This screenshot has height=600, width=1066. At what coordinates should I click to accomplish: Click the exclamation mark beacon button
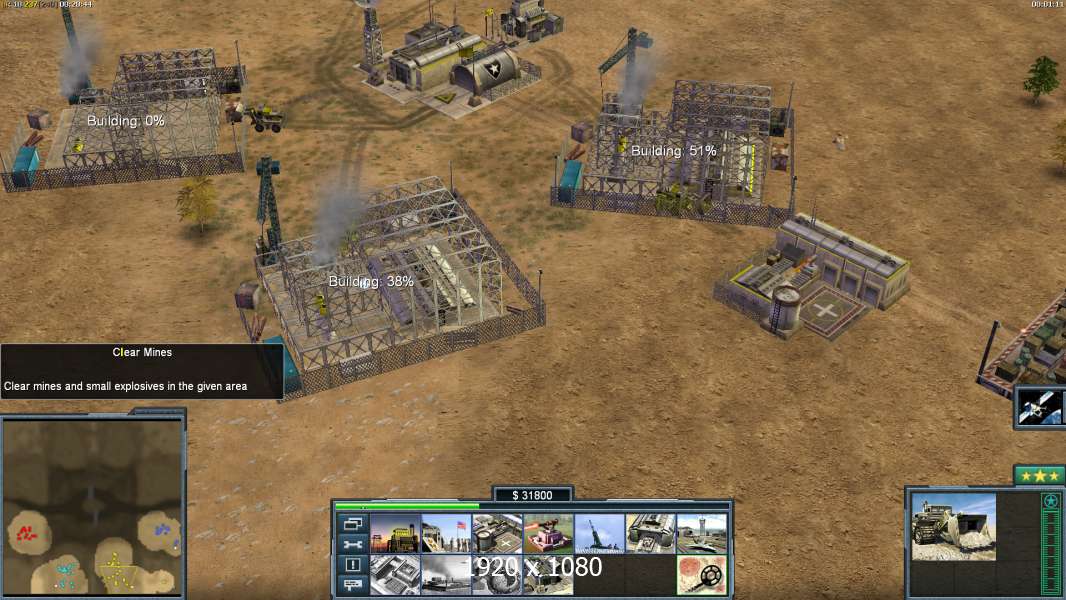pos(352,565)
